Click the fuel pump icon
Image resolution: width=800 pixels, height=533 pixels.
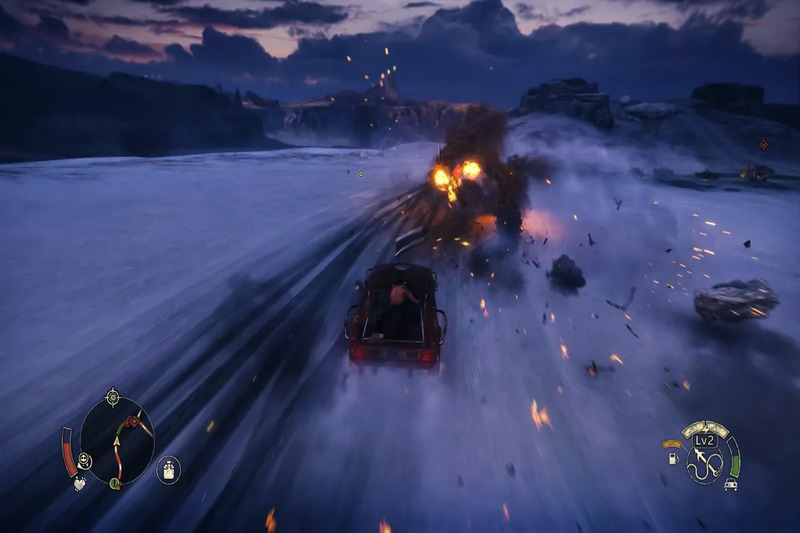click(673, 459)
